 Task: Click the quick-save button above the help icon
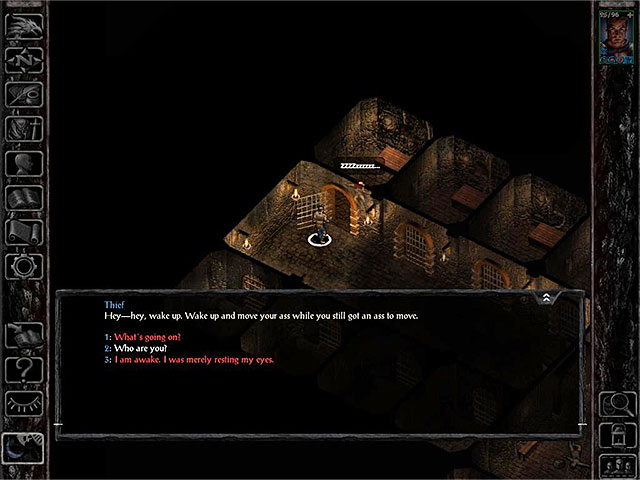[22, 336]
